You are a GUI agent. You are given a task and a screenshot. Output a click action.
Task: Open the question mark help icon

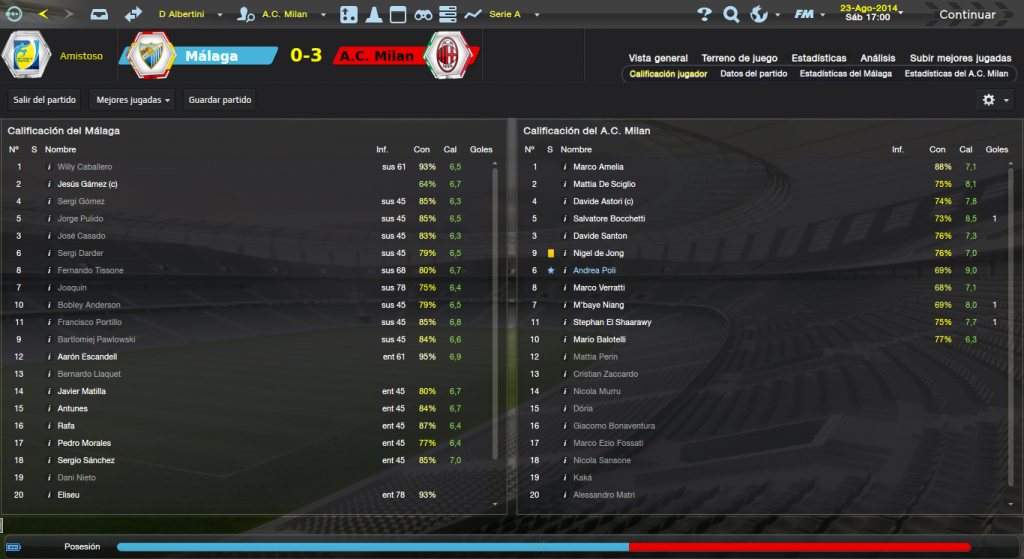click(704, 15)
